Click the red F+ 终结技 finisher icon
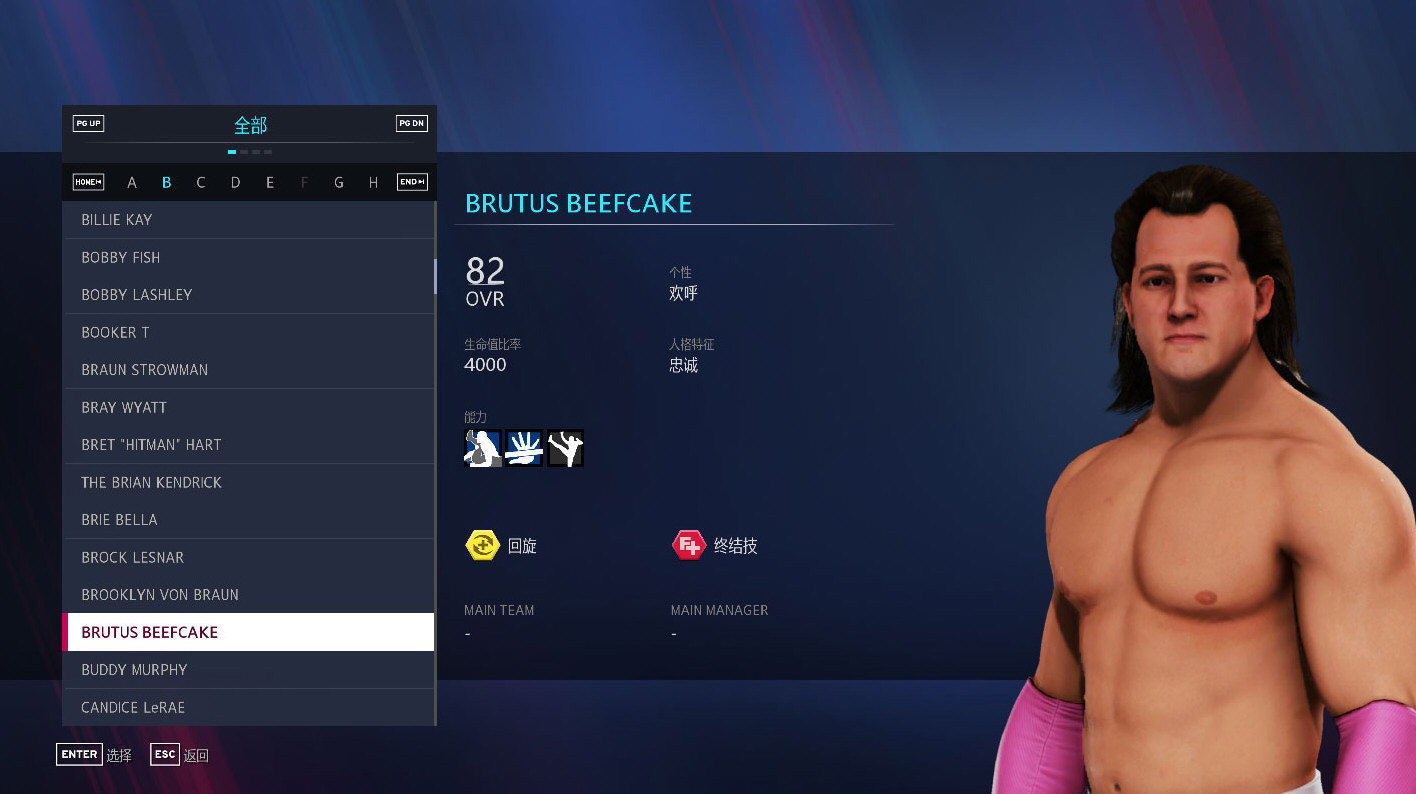 coord(686,545)
